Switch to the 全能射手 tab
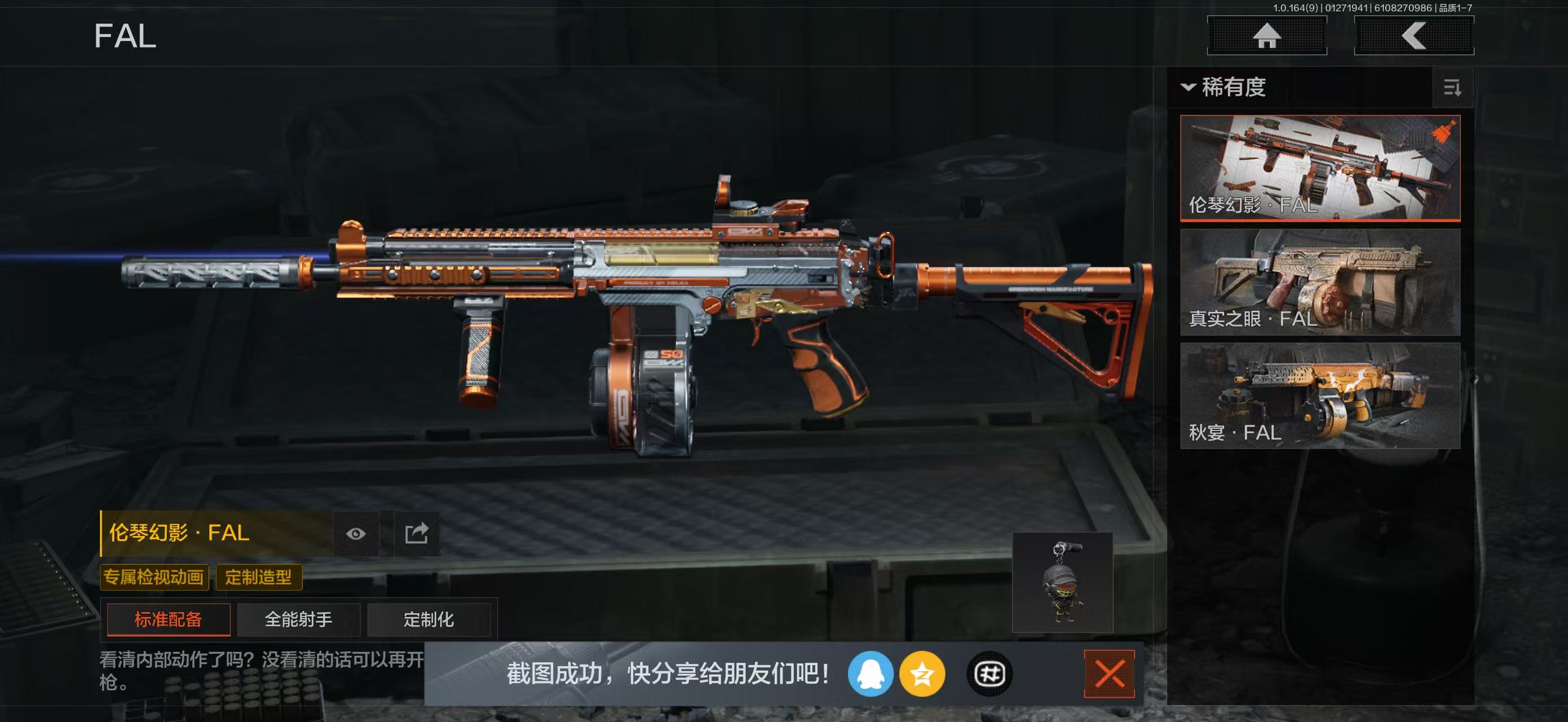This screenshot has height=722, width=1568. point(298,619)
